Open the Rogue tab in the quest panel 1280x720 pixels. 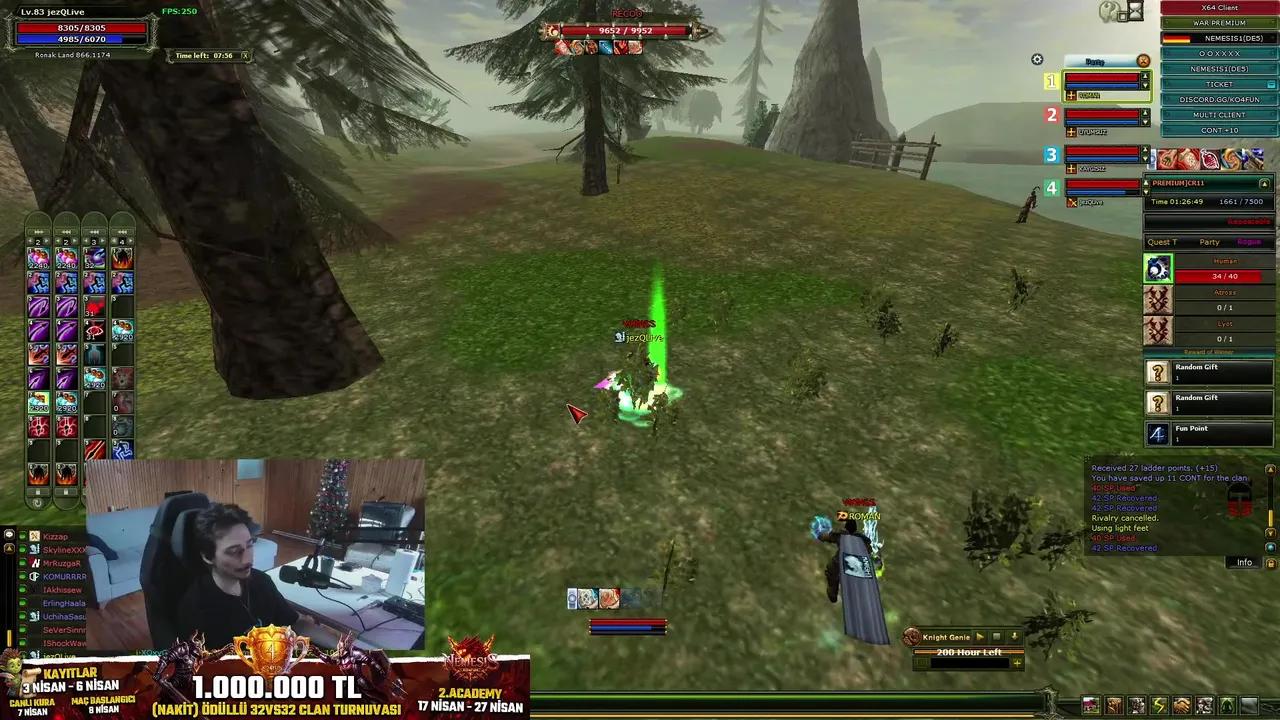tap(1248, 242)
